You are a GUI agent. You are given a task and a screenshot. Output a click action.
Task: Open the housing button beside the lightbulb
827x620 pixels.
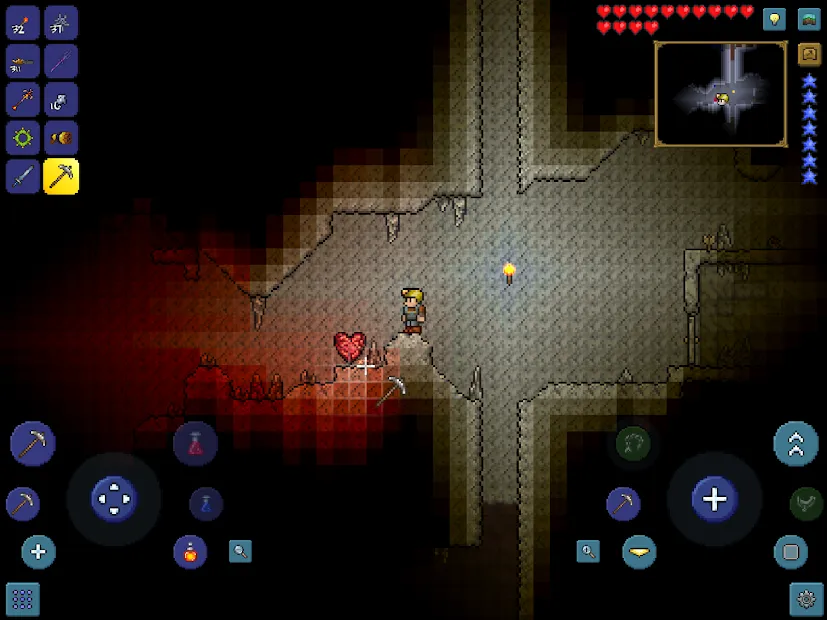click(x=809, y=19)
